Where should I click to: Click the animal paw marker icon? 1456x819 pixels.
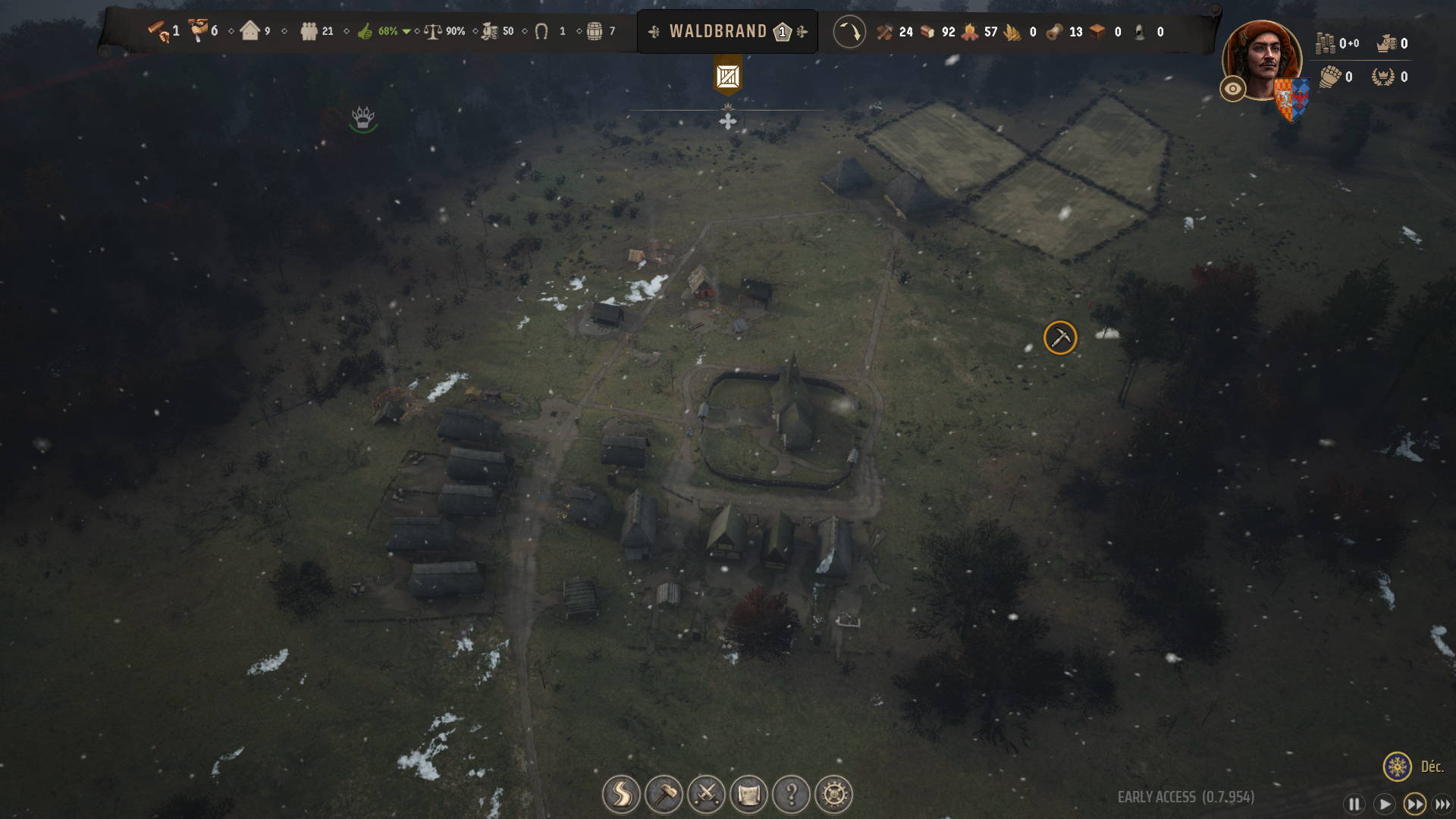point(363,118)
